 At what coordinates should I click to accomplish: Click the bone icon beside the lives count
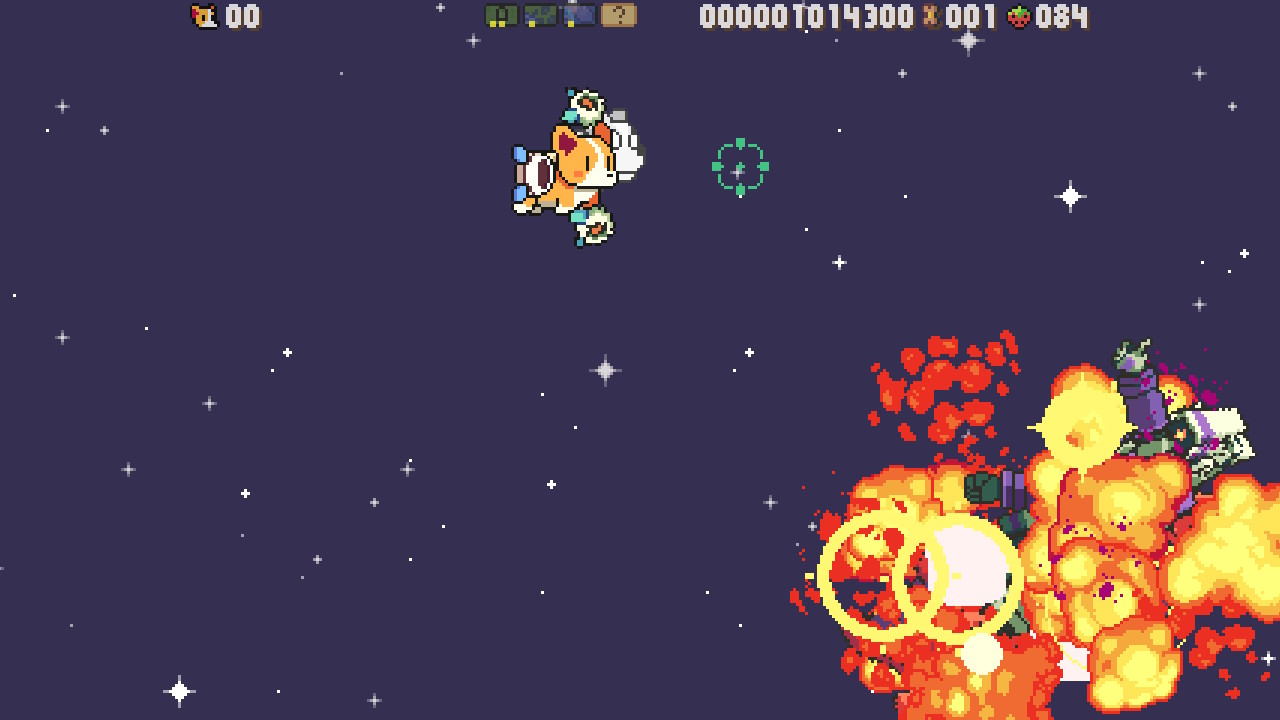tap(930, 16)
